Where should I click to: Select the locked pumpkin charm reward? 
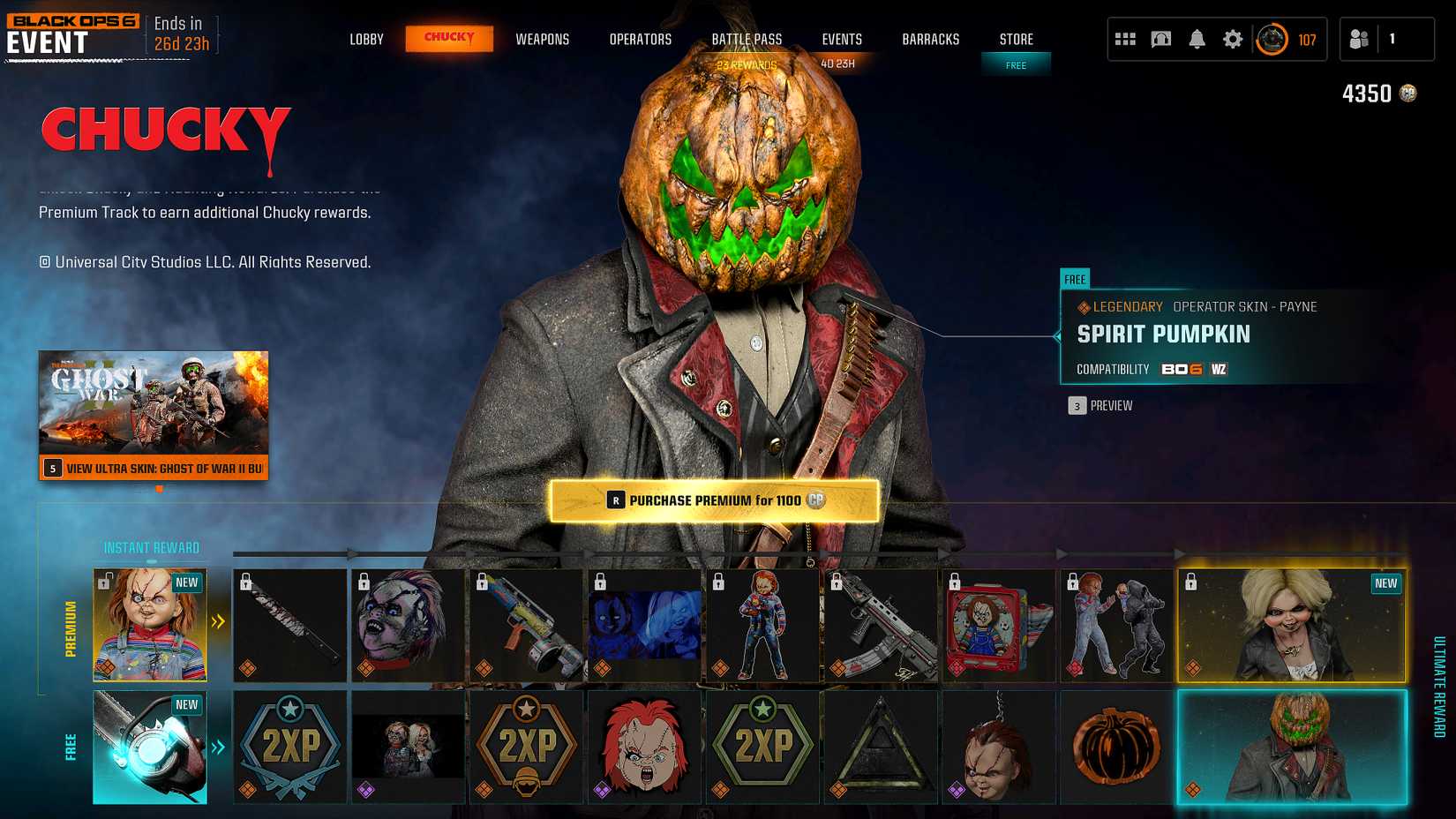[1116, 748]
